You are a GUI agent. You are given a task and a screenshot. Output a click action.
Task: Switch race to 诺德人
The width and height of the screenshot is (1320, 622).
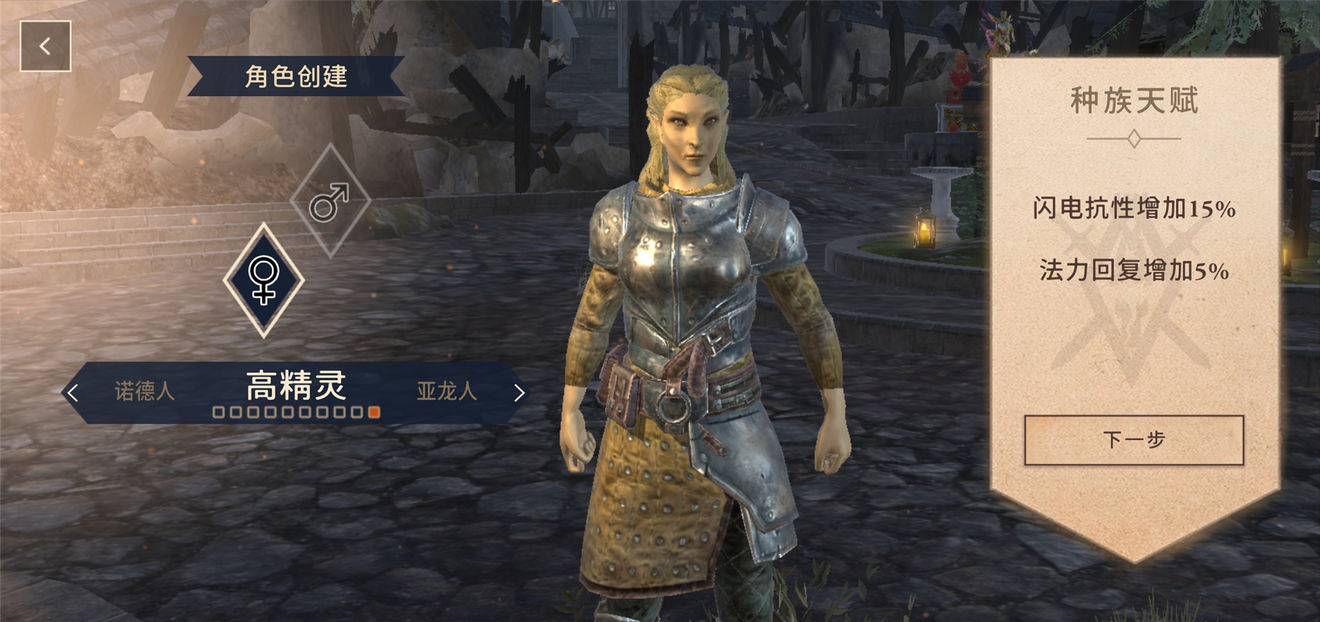coord(145,391)
